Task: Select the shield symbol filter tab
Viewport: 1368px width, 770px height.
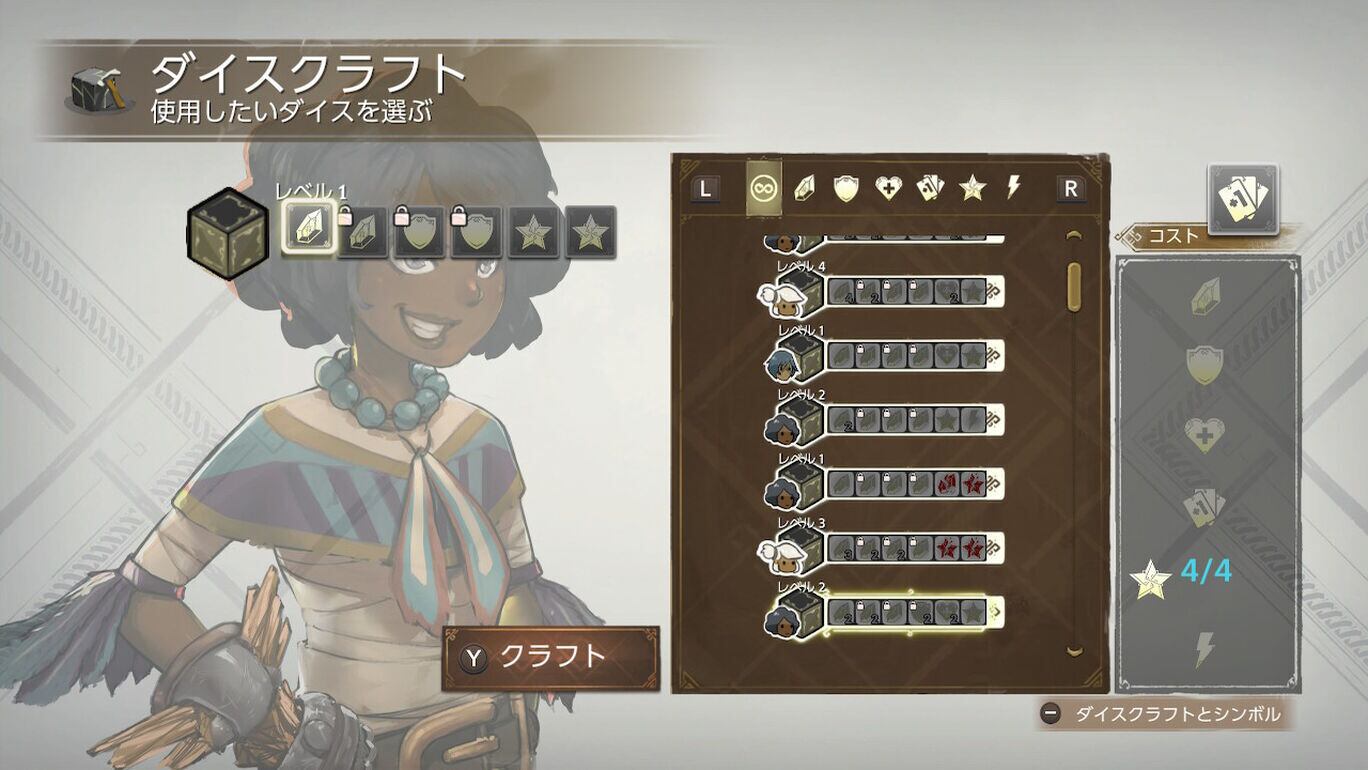Action: click(846, 188)
